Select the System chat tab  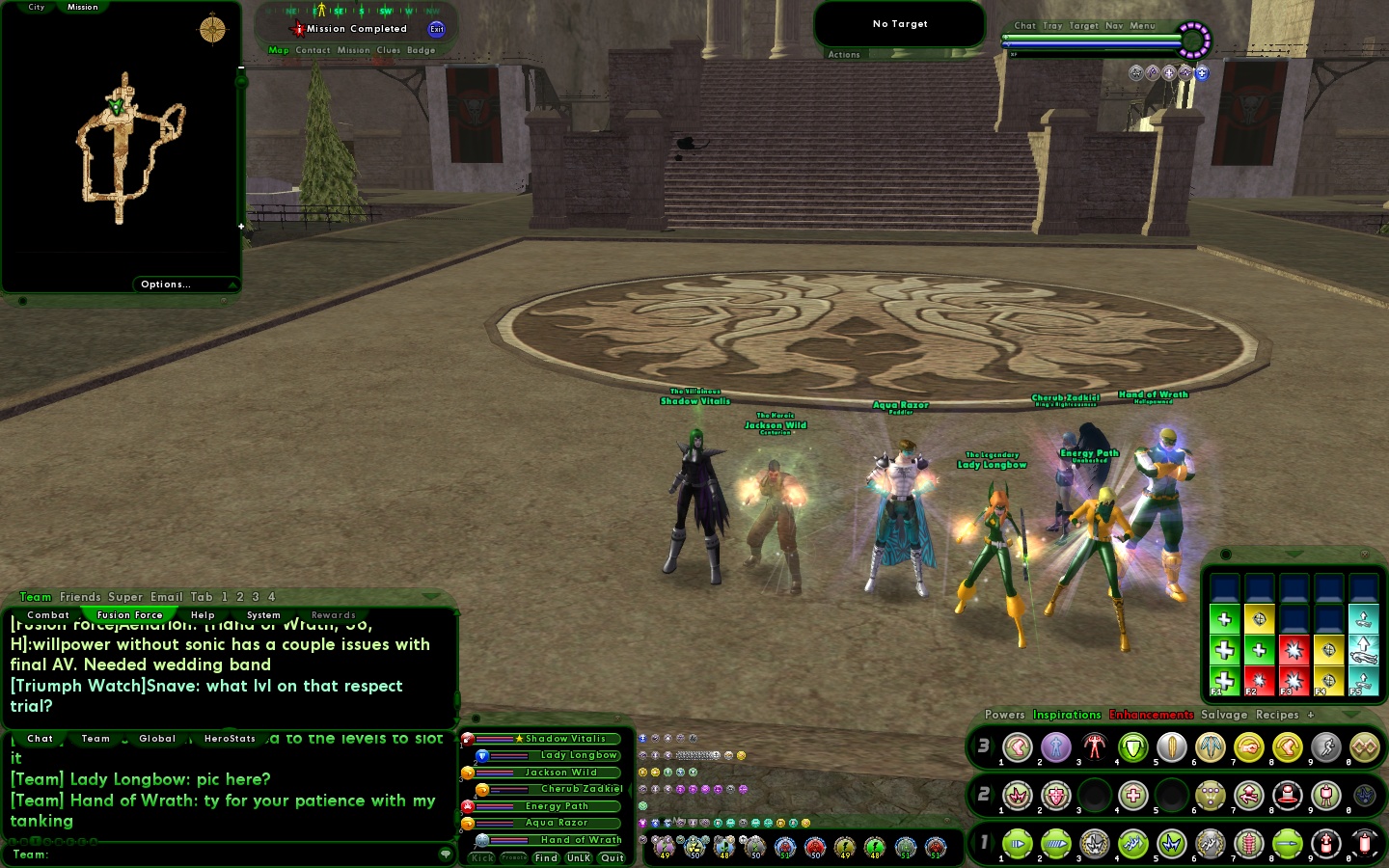click(263, 615)
